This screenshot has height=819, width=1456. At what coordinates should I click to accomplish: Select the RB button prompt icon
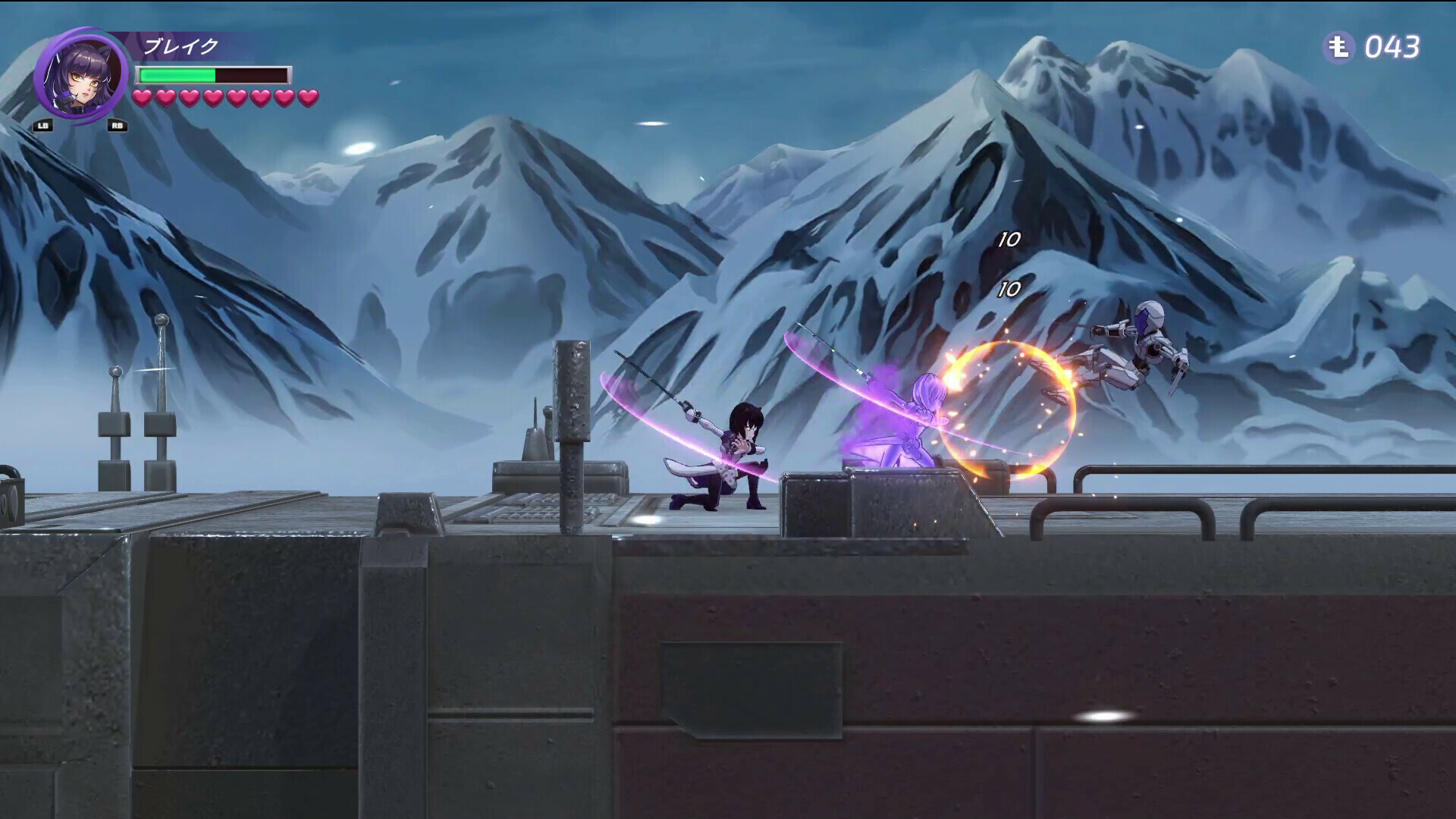(x=118, y=126)
